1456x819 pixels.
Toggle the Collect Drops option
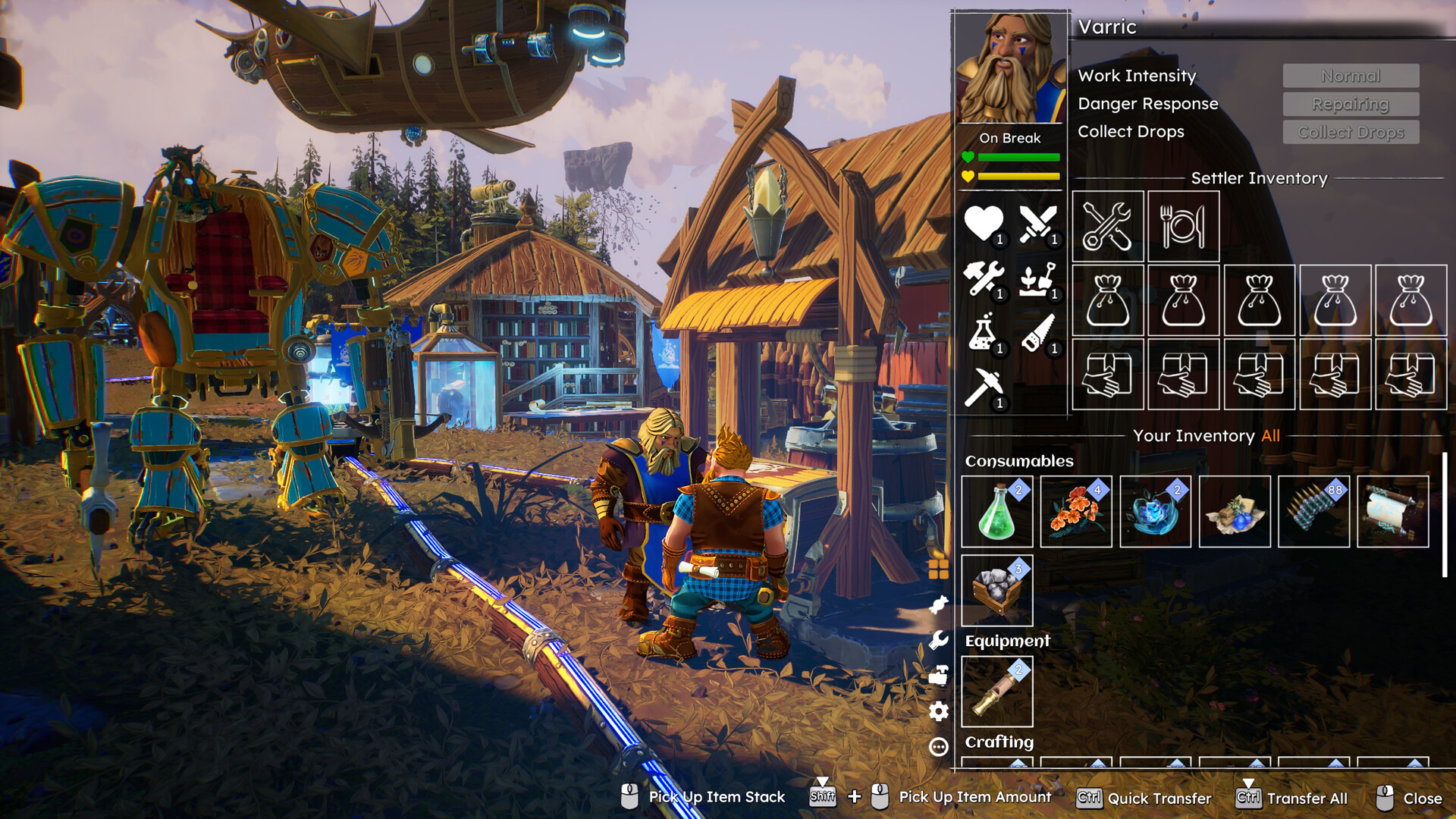click(x=1351, y=132)
